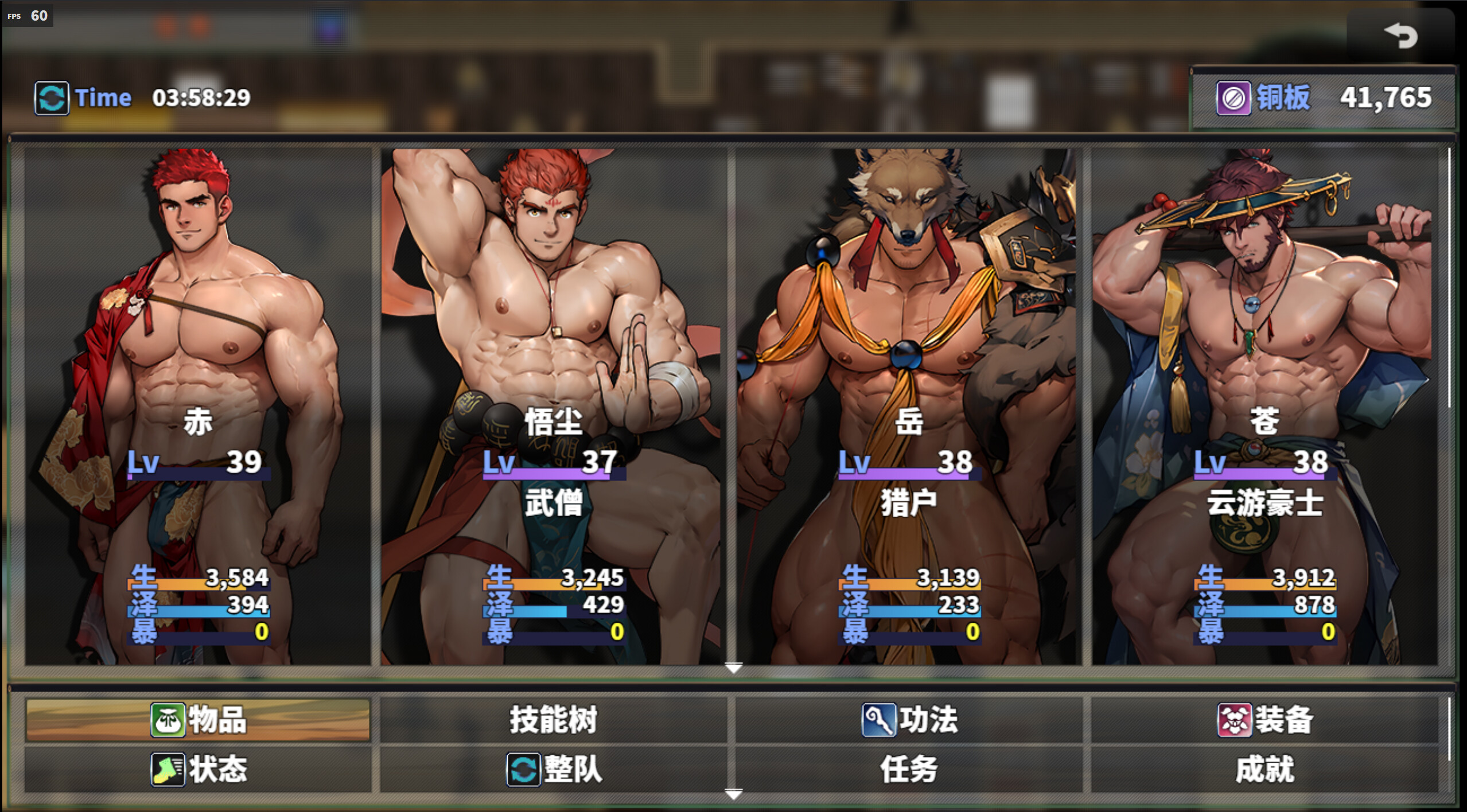The image size is (1467, 812).
Task: Click the return arrow at top right
Action: coord(1402,36)
